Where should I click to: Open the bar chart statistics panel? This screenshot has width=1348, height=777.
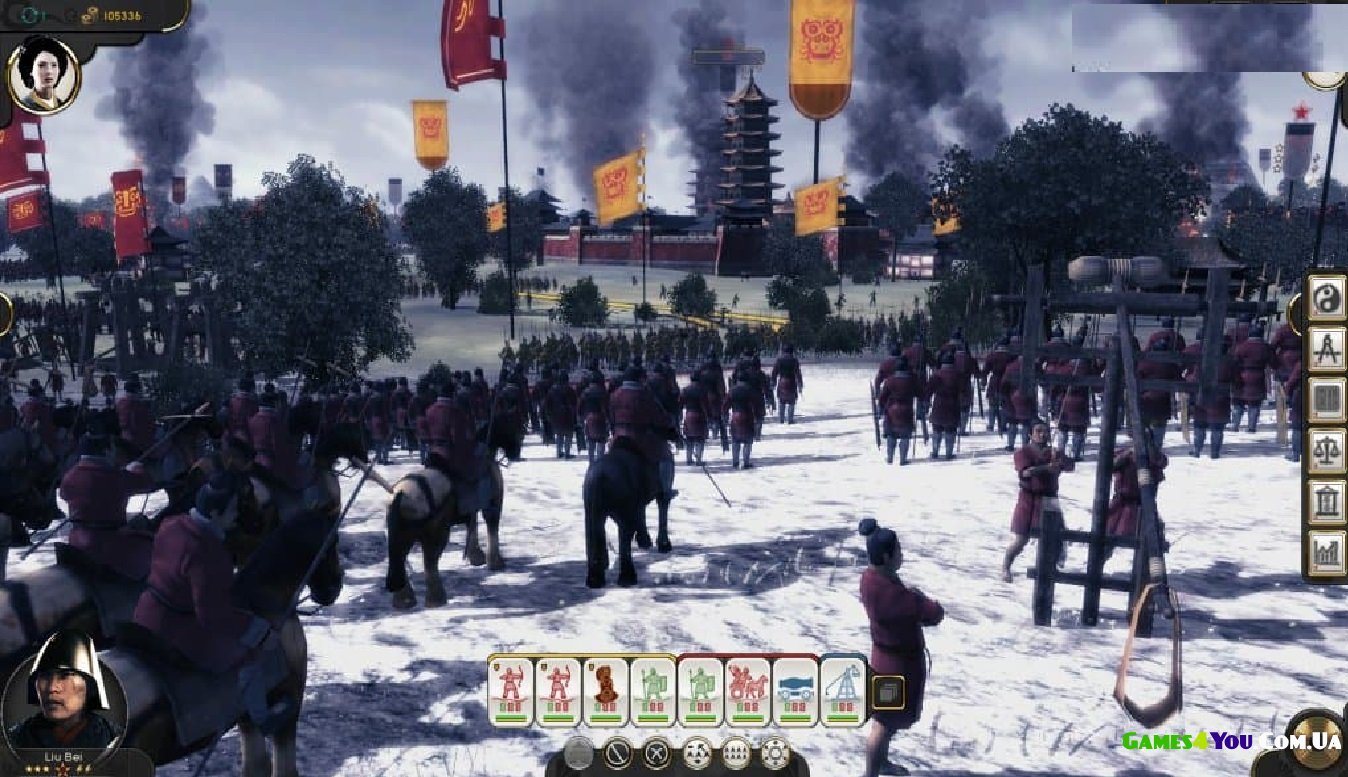click(x=1327, y=552)
